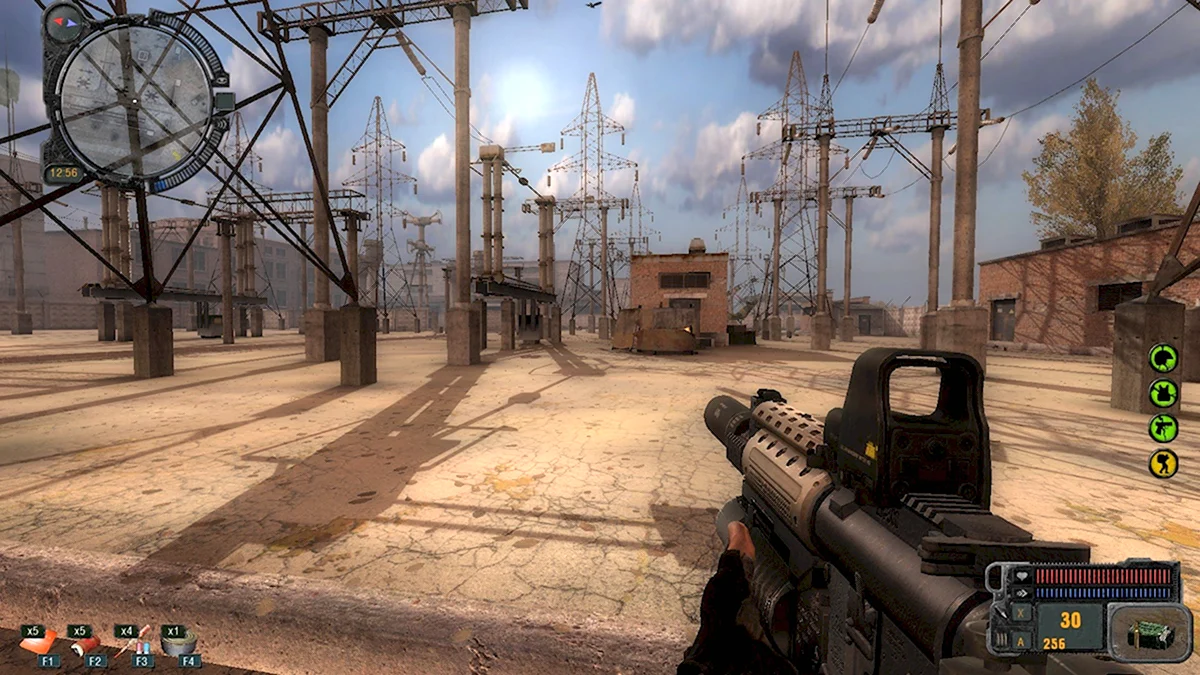Viewport: 1200px width, 675px height.
Task: Click the helmet condition status icon
Action: tap(1162, 358)
